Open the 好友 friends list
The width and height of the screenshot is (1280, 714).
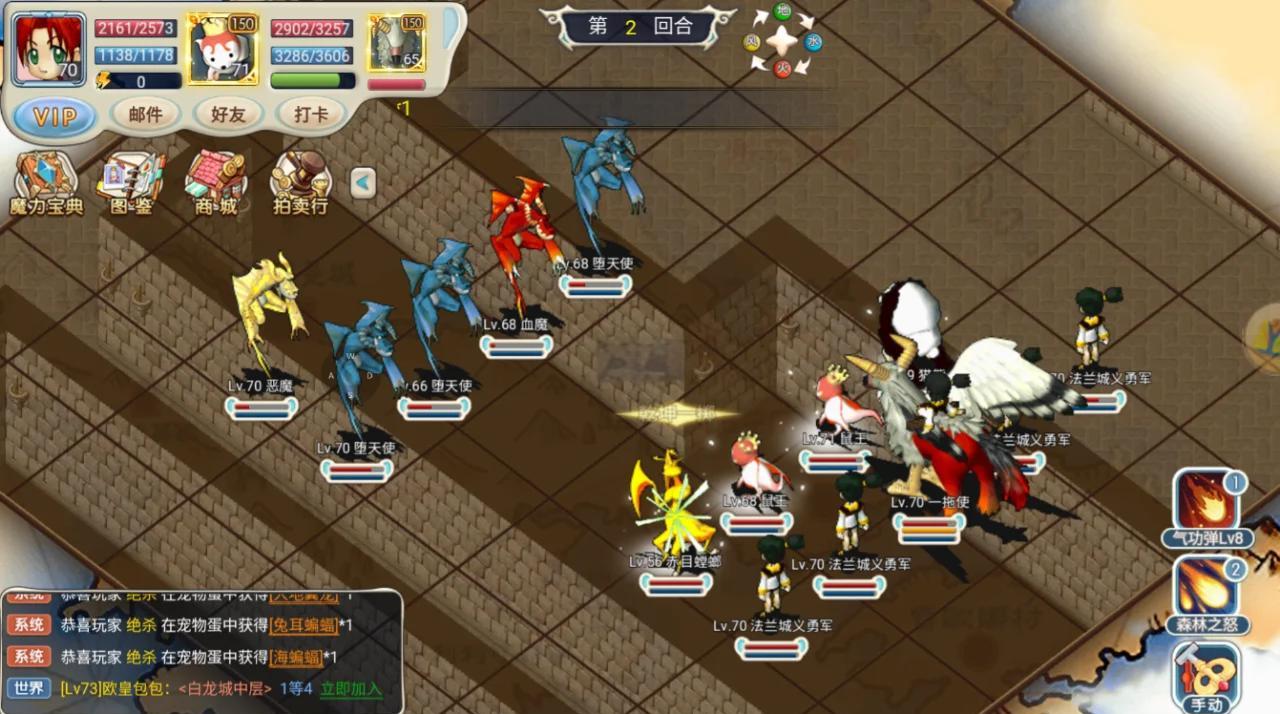click(x=228, y=115)
